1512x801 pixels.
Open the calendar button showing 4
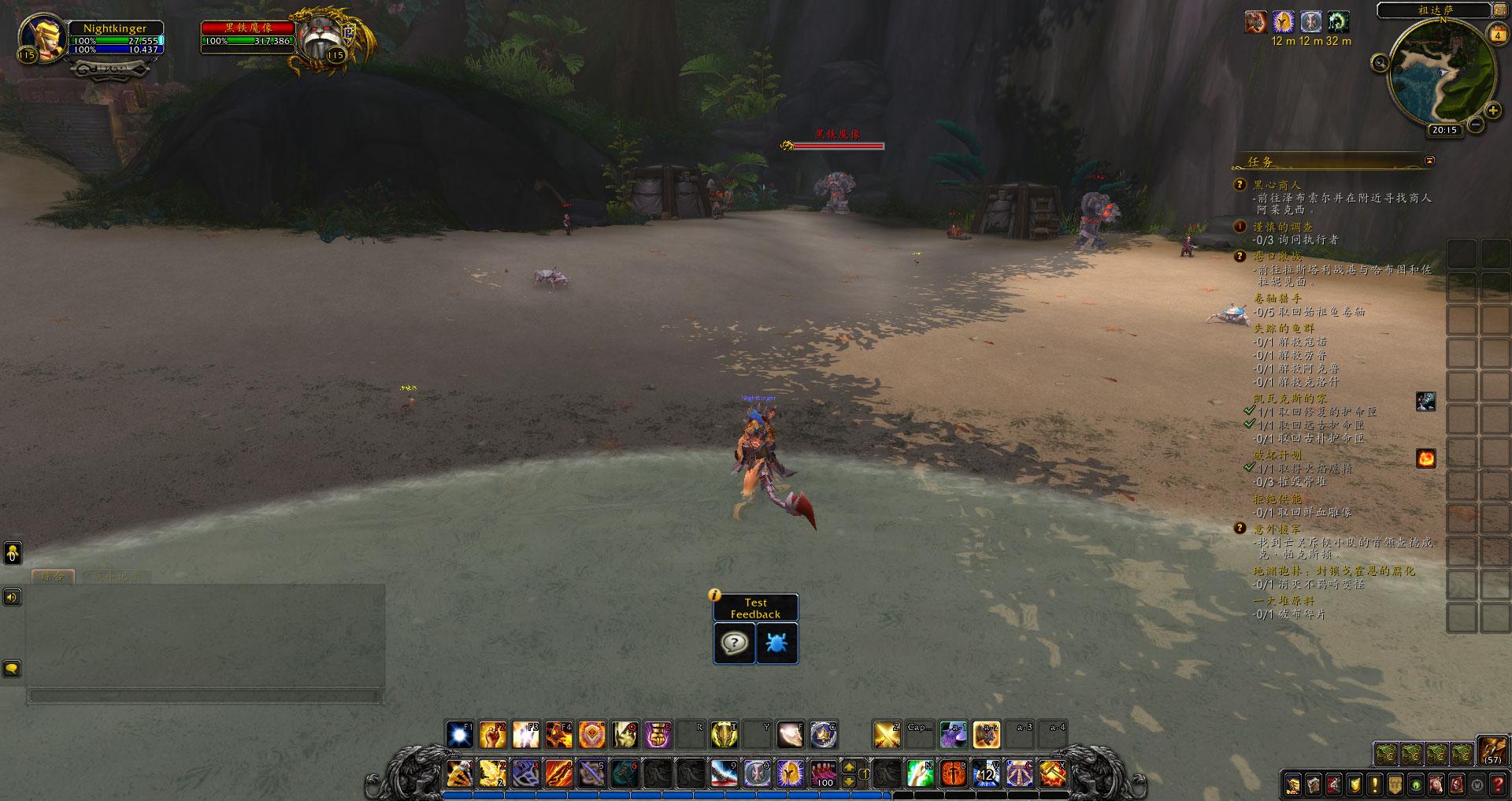click(x=1498, y=35)
